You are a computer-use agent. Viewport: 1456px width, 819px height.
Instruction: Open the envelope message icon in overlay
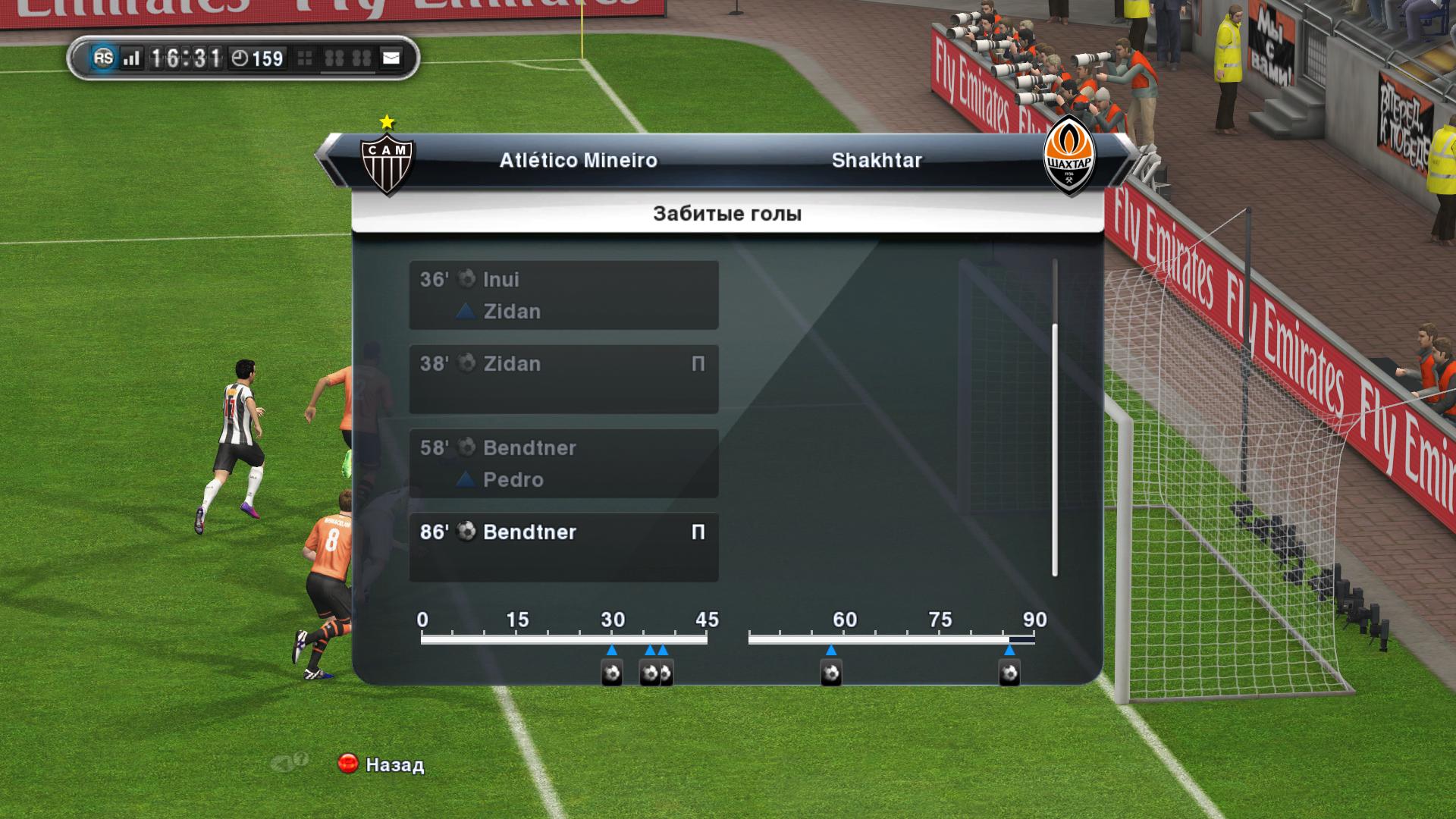[391, 58]
